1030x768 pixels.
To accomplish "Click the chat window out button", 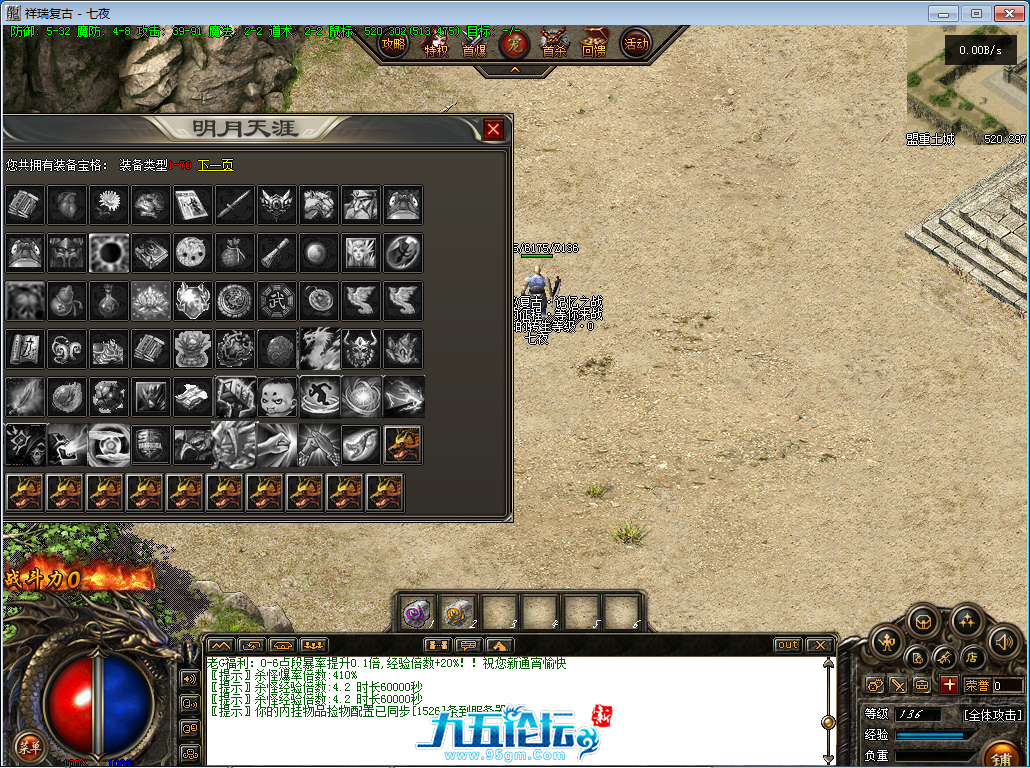I will (788, 645).
